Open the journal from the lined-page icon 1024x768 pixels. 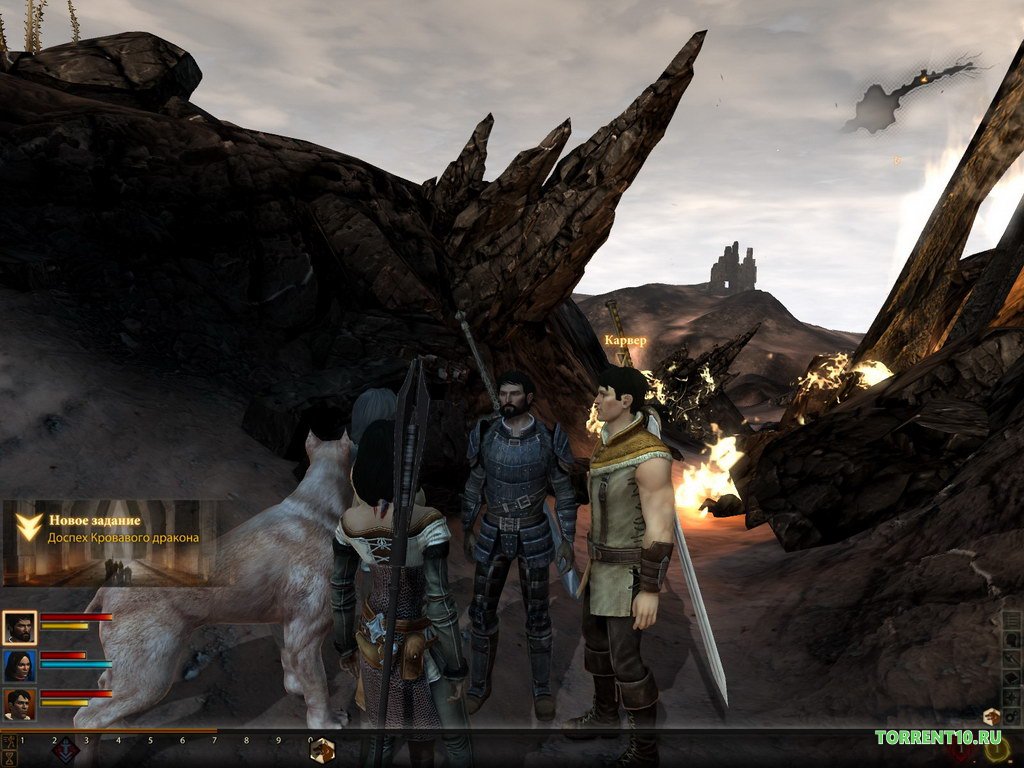point(1012,620)
